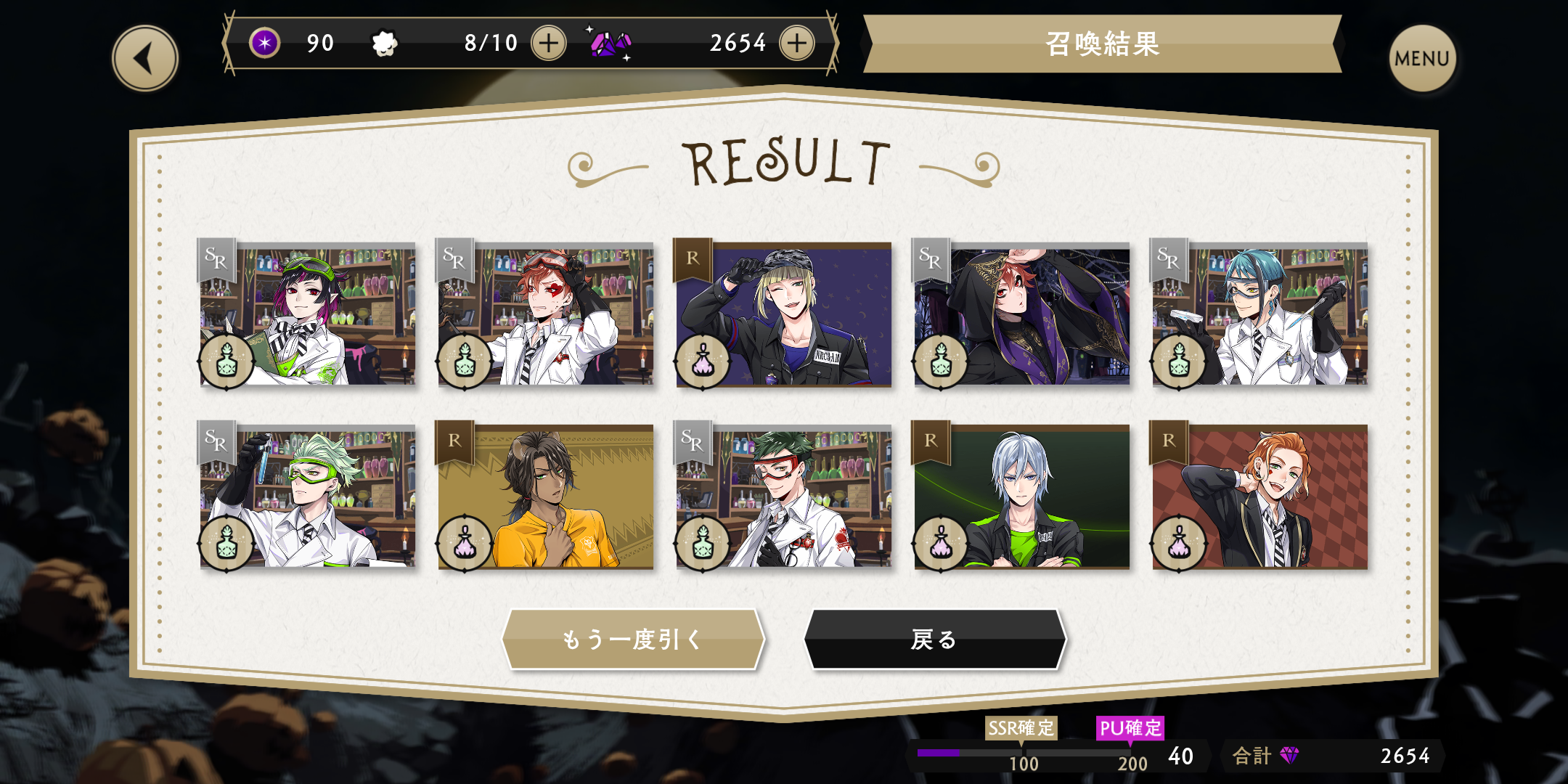Choose the SR card with test tube holder

click(x=308, y=496)
